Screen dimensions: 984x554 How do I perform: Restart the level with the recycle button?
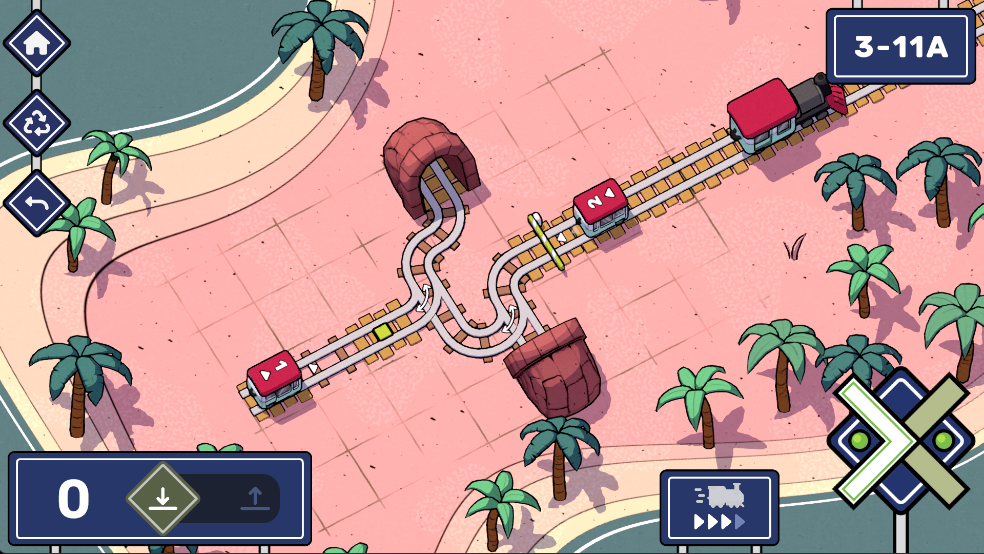pos(37,124)
